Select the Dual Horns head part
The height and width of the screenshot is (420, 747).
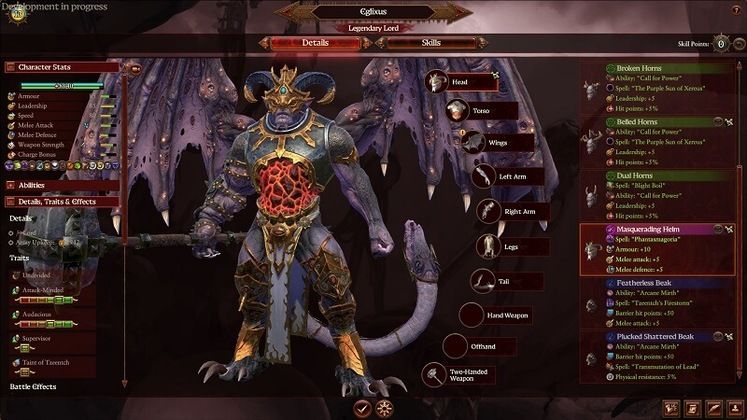[664, 194]
